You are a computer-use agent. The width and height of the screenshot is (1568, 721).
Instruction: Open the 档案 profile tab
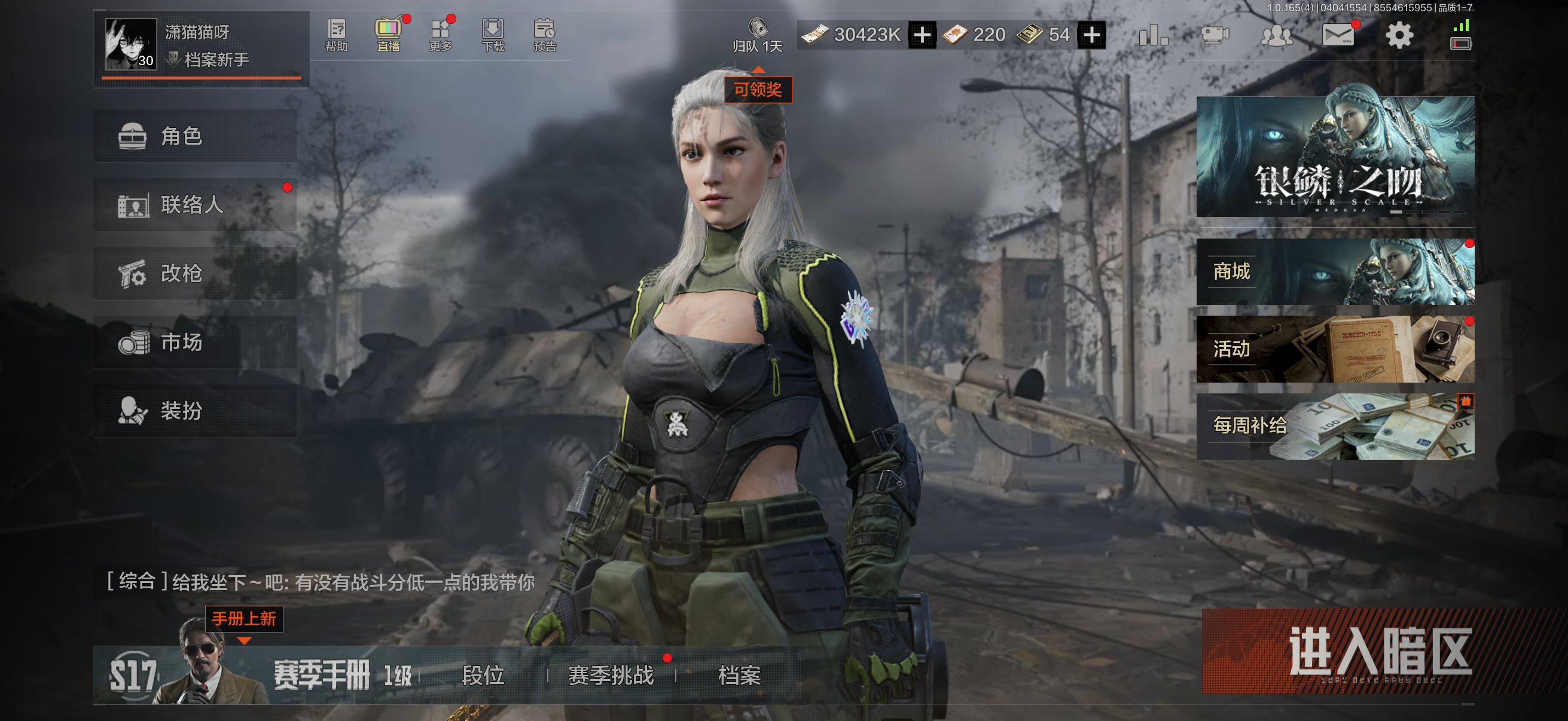[x=740, y=676]
